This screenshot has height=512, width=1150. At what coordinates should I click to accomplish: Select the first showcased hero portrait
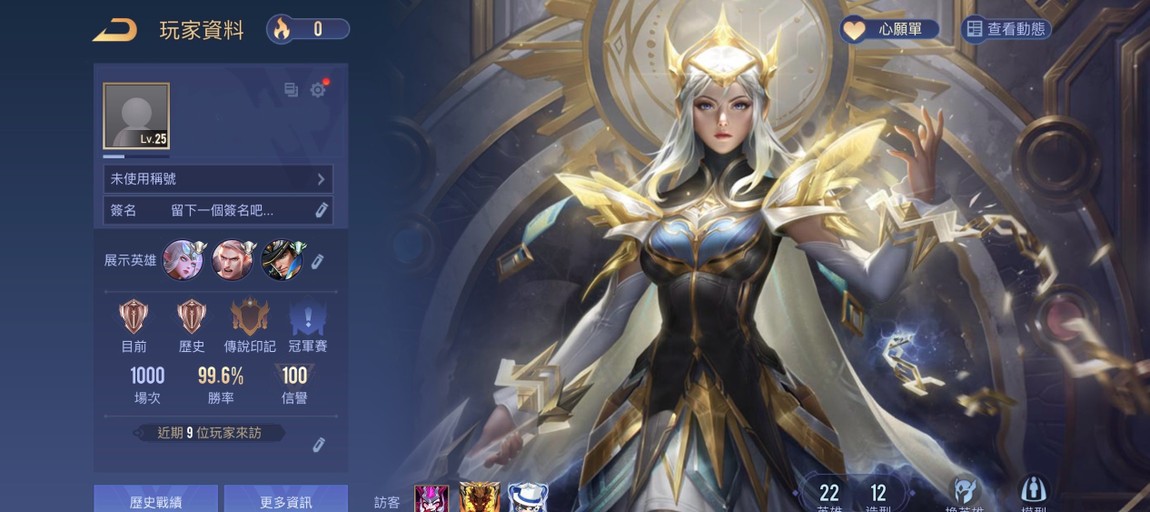tap(183, 260)
